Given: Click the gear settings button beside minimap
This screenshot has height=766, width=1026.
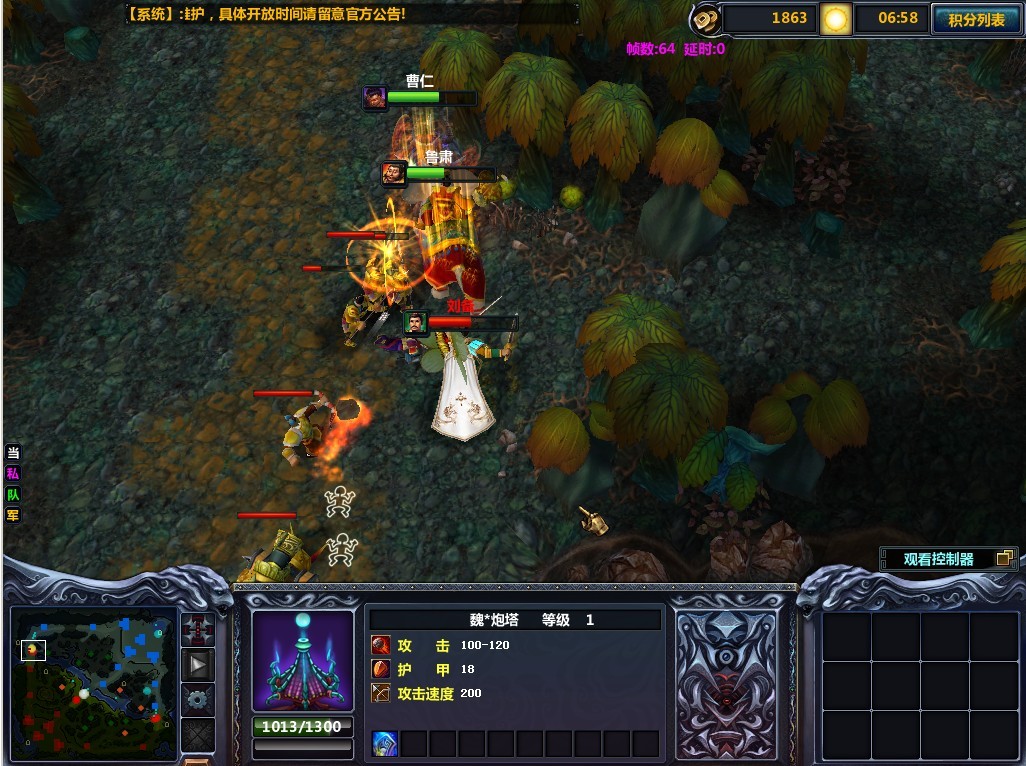Looking at the screenshot, I should pos(198,699).
